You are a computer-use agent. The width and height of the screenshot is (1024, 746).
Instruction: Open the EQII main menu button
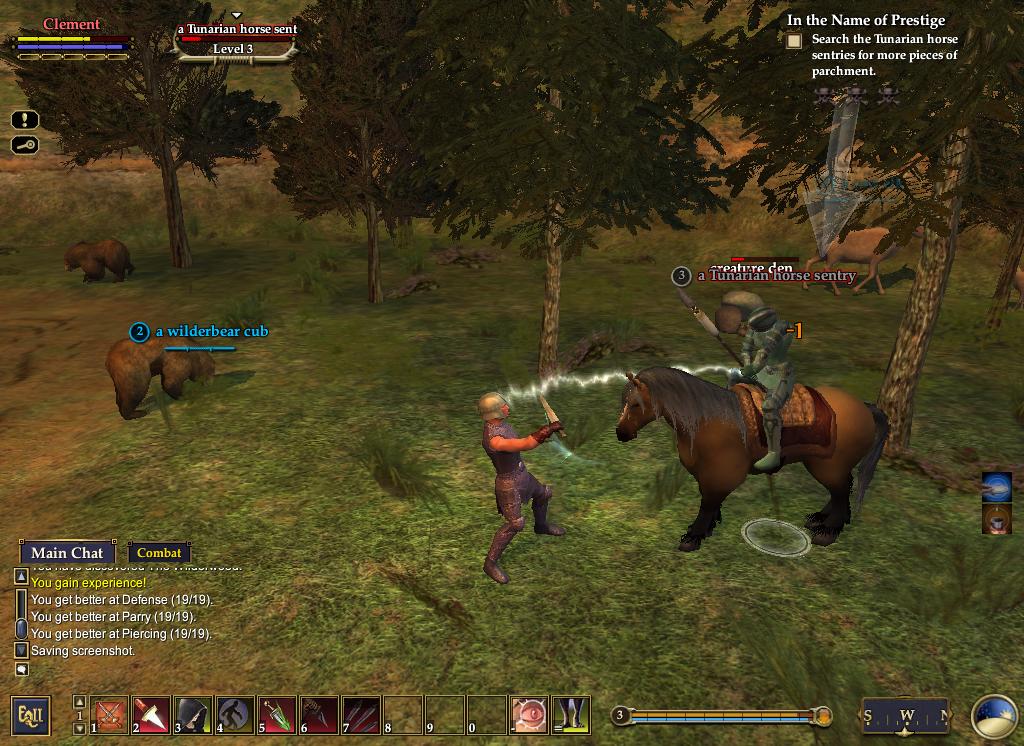click(x=30, y=715)
